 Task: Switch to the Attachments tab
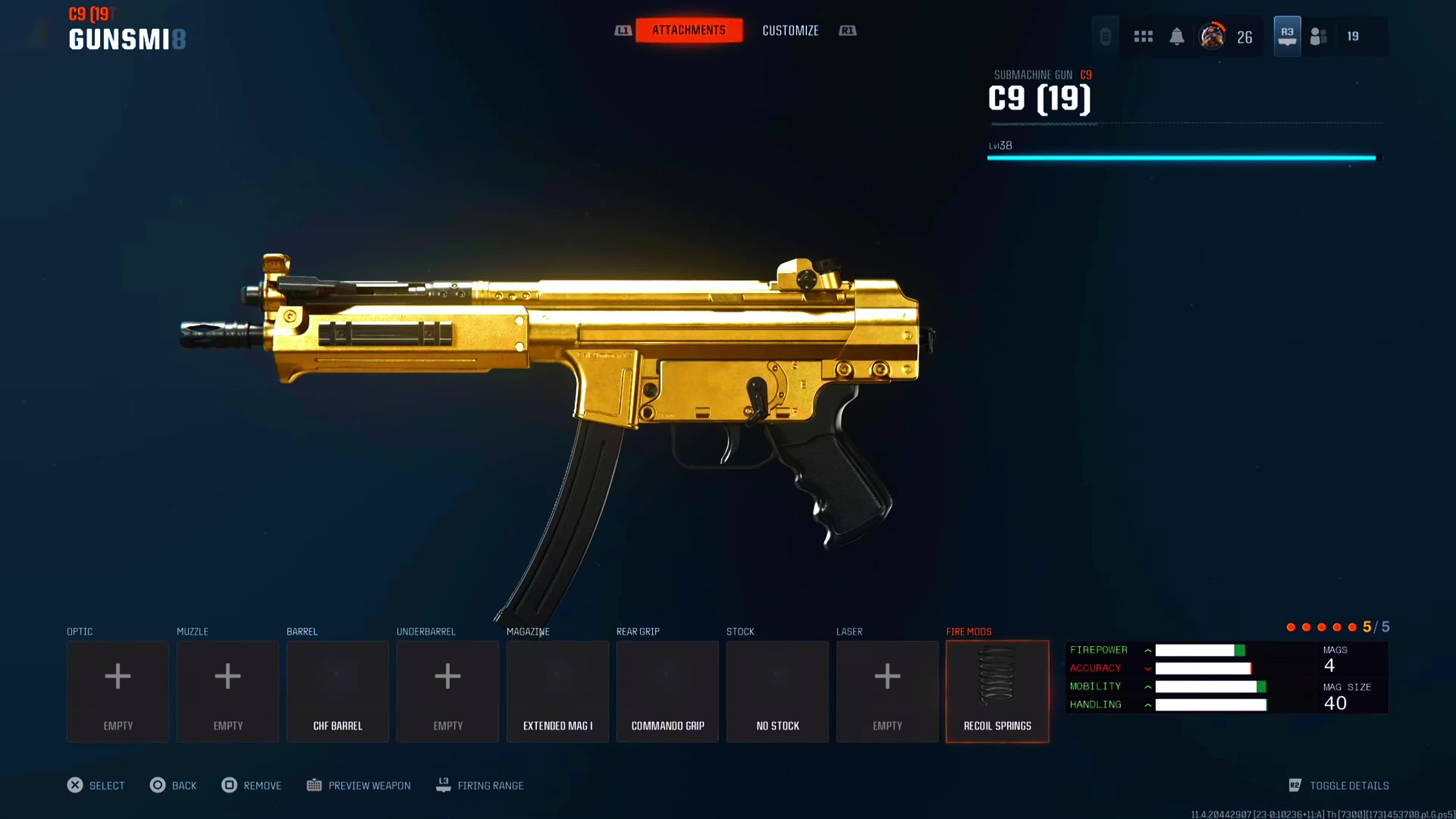point(689,30)
